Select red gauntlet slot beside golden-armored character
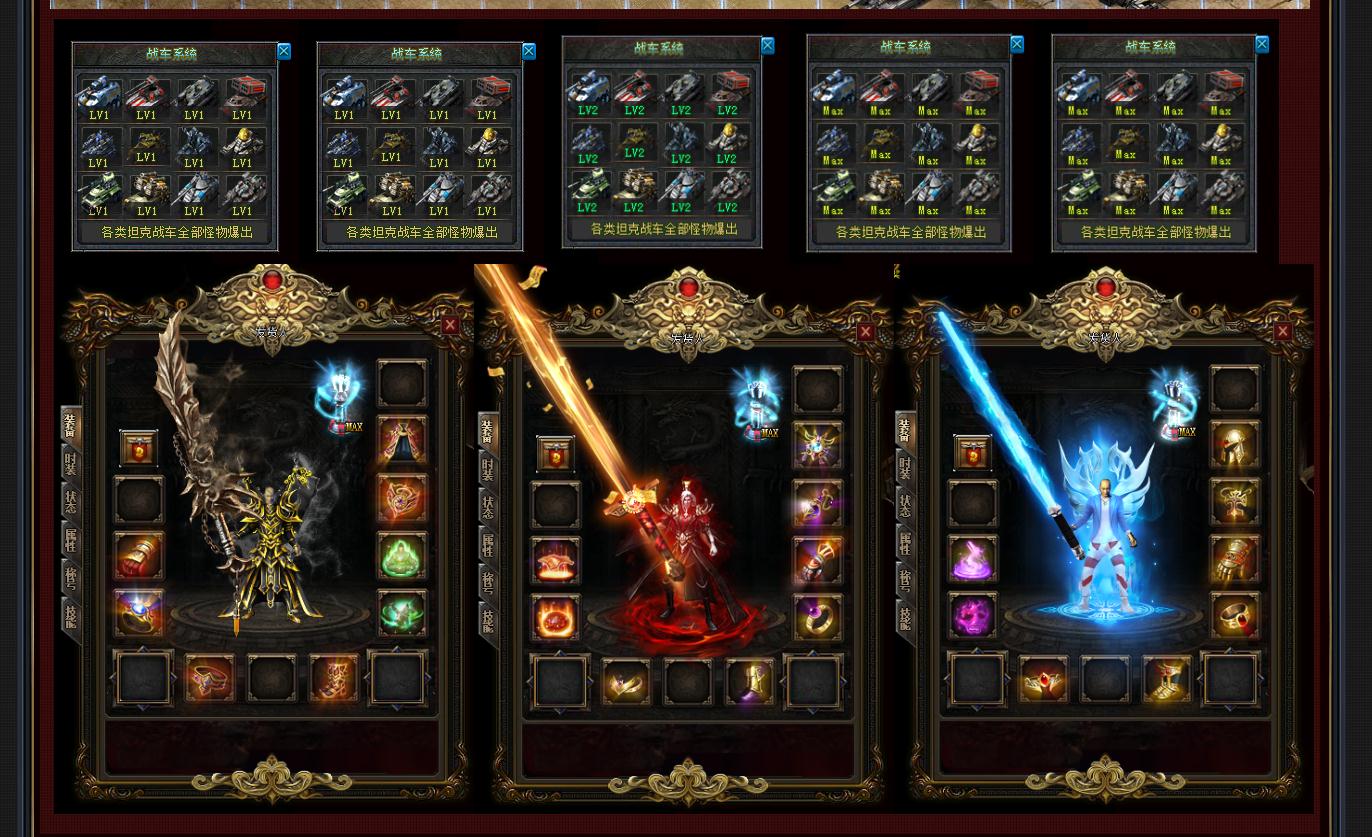 click(x=139, y=556)
